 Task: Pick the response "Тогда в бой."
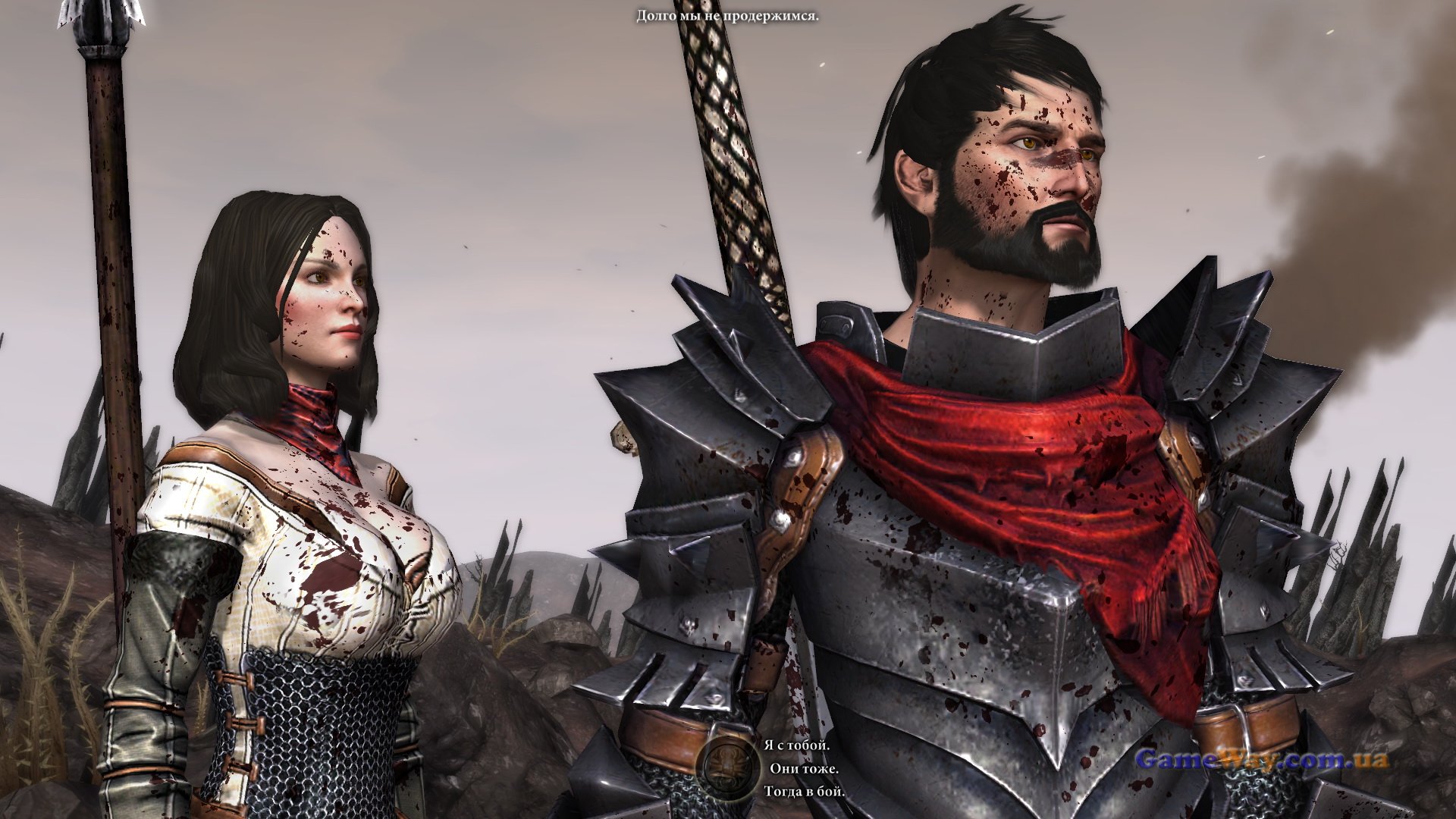(x=804, y=791)
